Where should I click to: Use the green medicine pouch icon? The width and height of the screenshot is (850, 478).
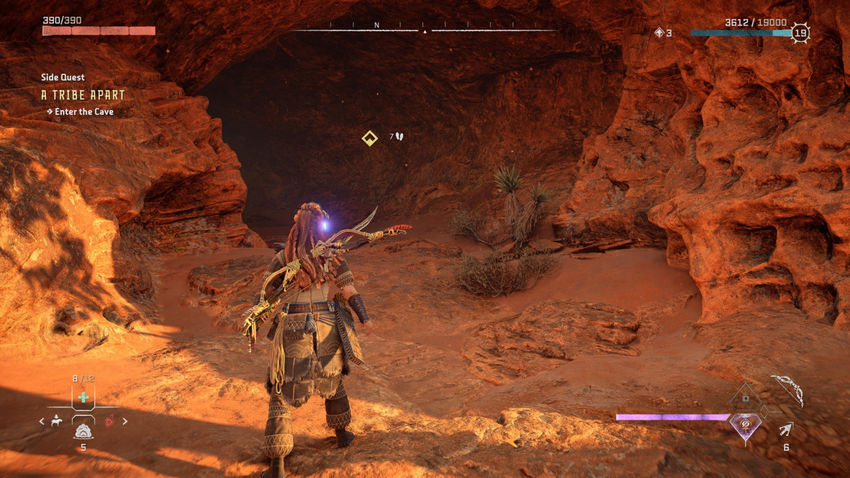tap(84, 397)
